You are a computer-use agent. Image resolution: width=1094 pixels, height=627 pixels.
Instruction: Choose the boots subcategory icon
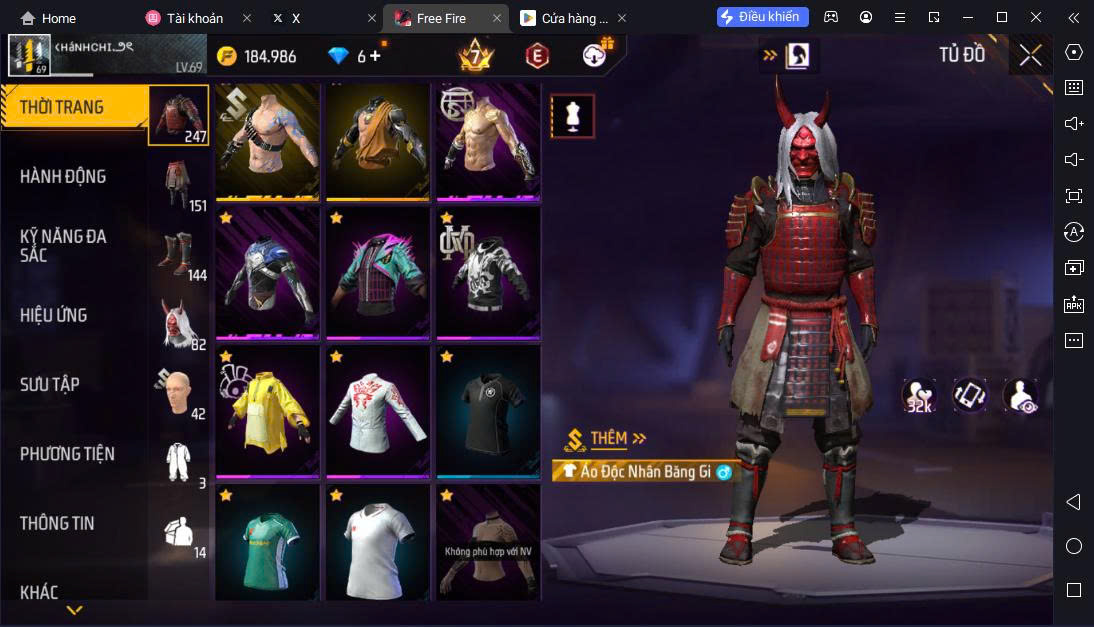180,255
